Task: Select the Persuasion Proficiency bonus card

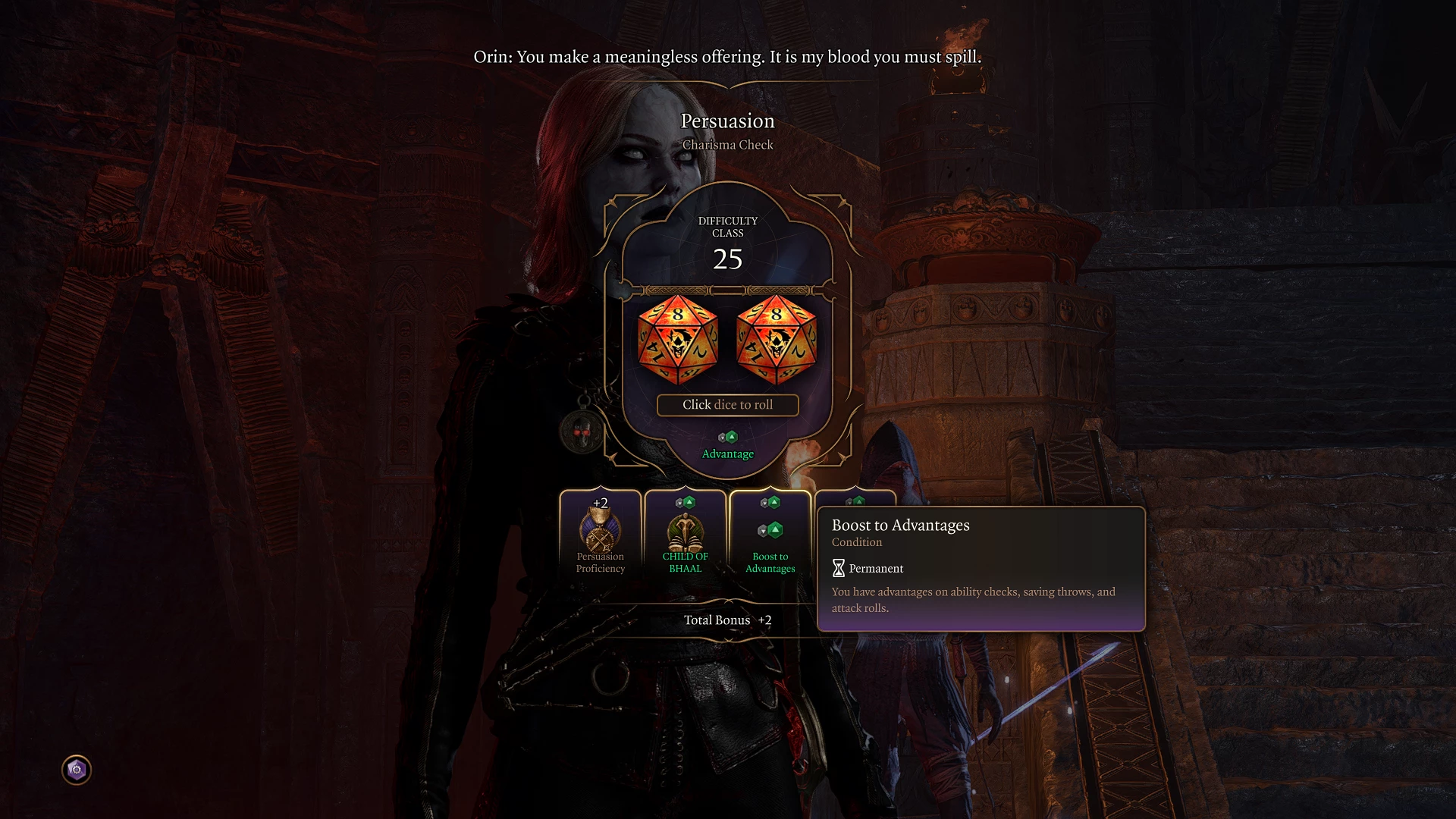Action: coord(601,535)
